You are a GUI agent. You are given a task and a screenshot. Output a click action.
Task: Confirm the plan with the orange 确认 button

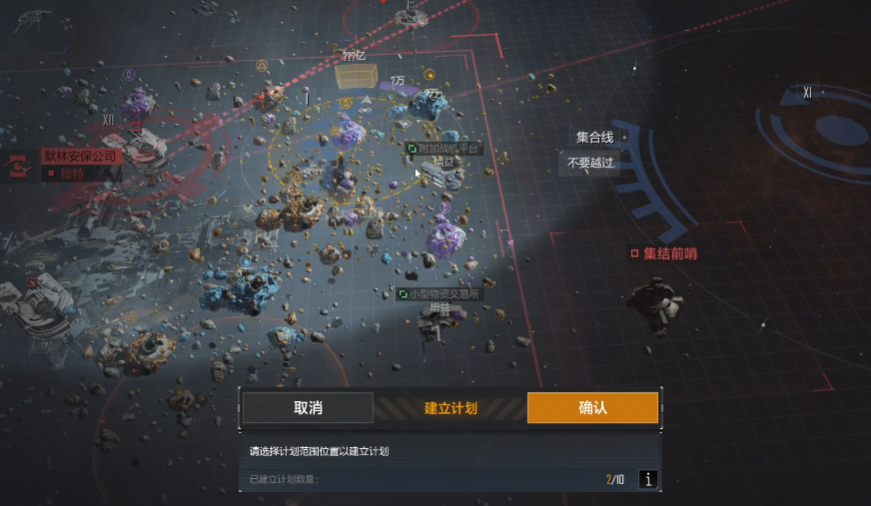[x=592, y=408]
